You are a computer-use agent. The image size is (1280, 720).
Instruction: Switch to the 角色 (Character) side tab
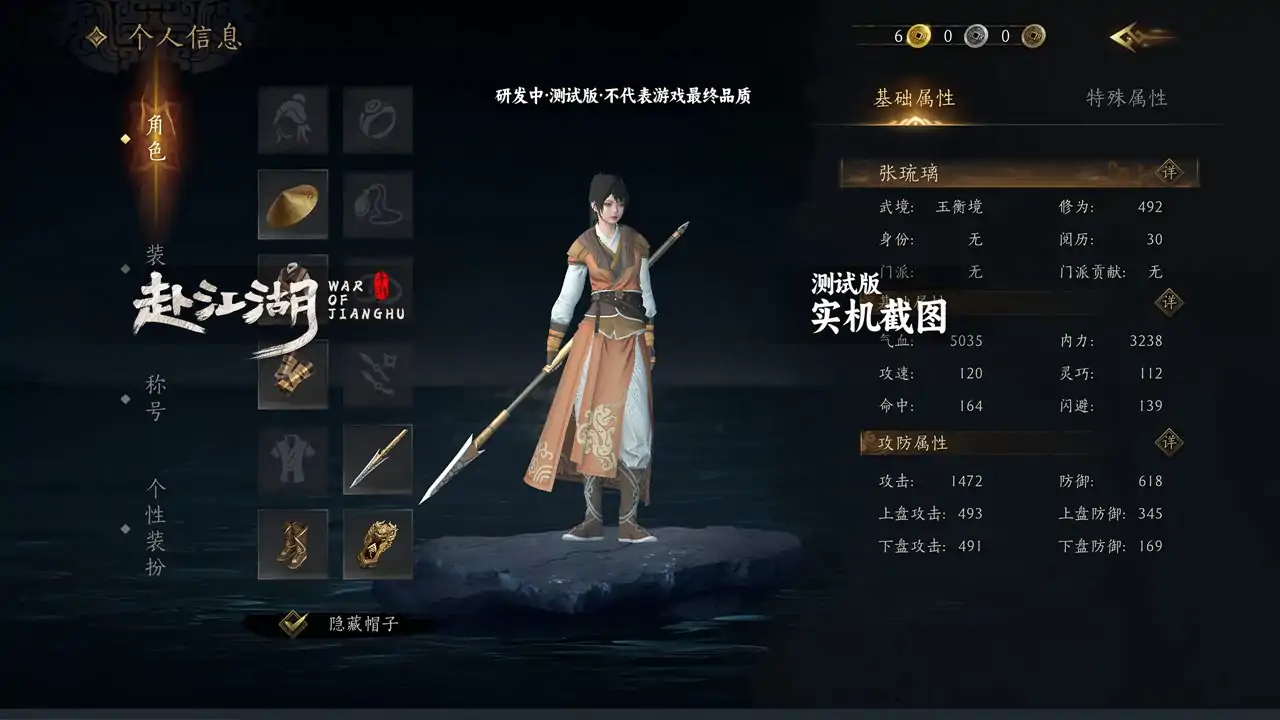(155, 139)
